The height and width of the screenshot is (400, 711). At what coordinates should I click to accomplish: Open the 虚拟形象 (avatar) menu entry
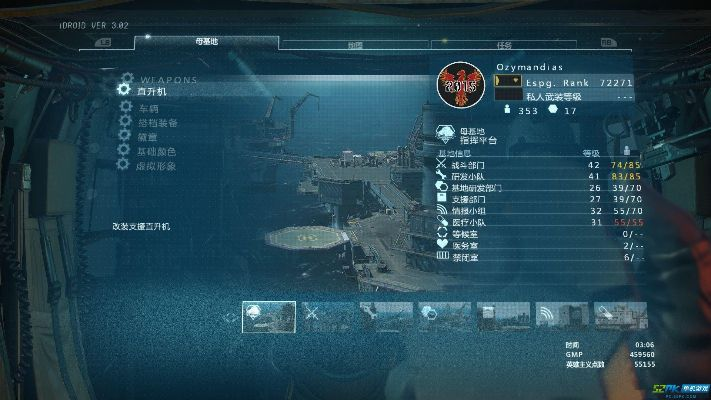[155, 166]
